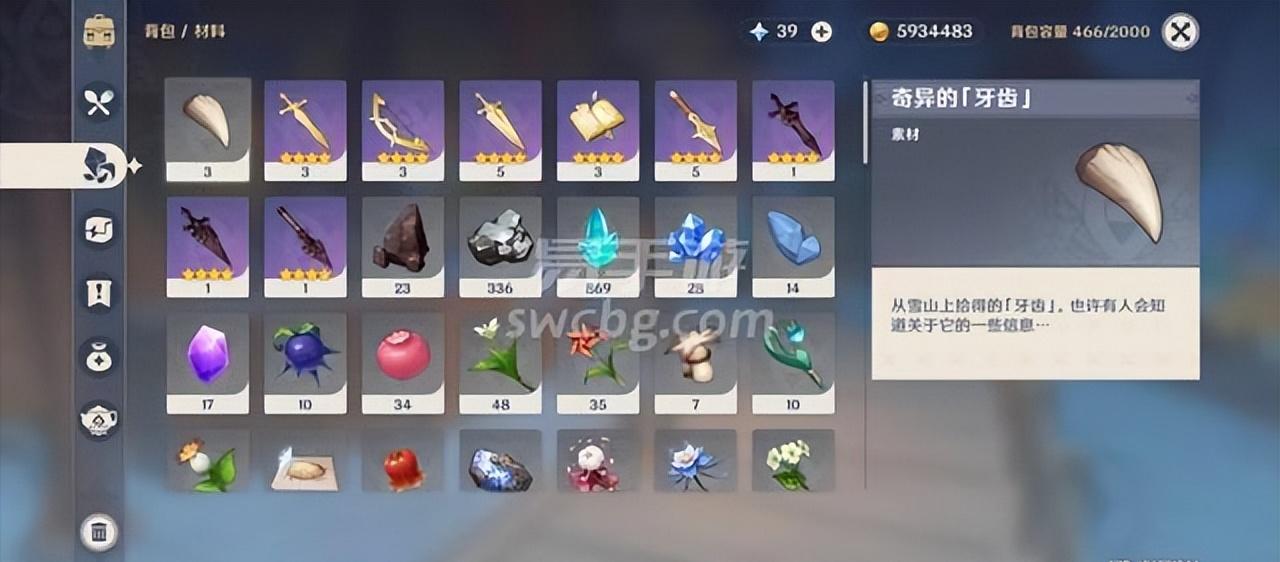
Task: Close the inventory with the X button
Action: pos(1180,32)
